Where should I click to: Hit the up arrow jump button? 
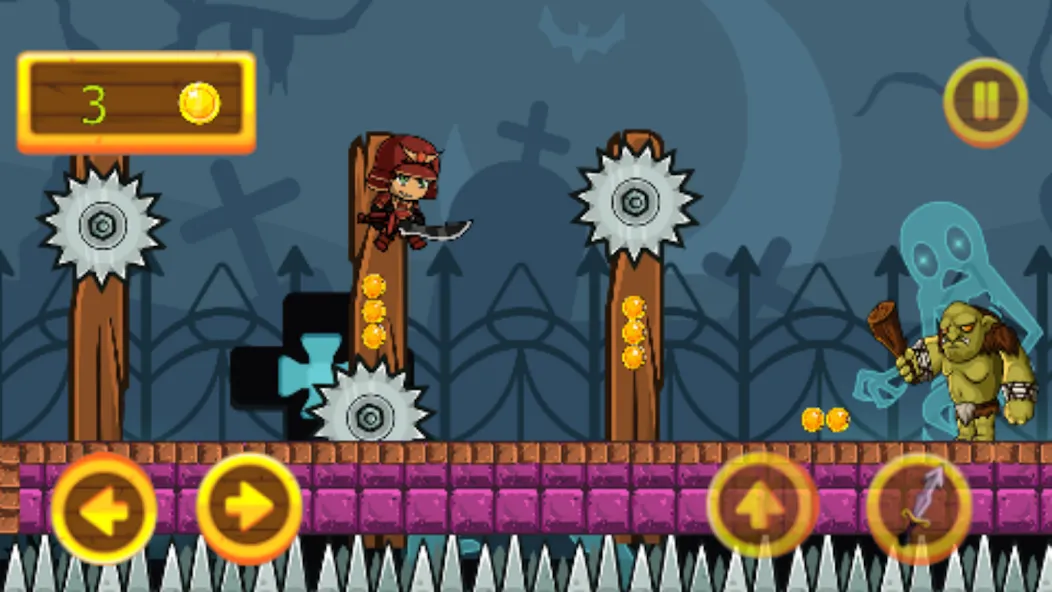[762, 504]
